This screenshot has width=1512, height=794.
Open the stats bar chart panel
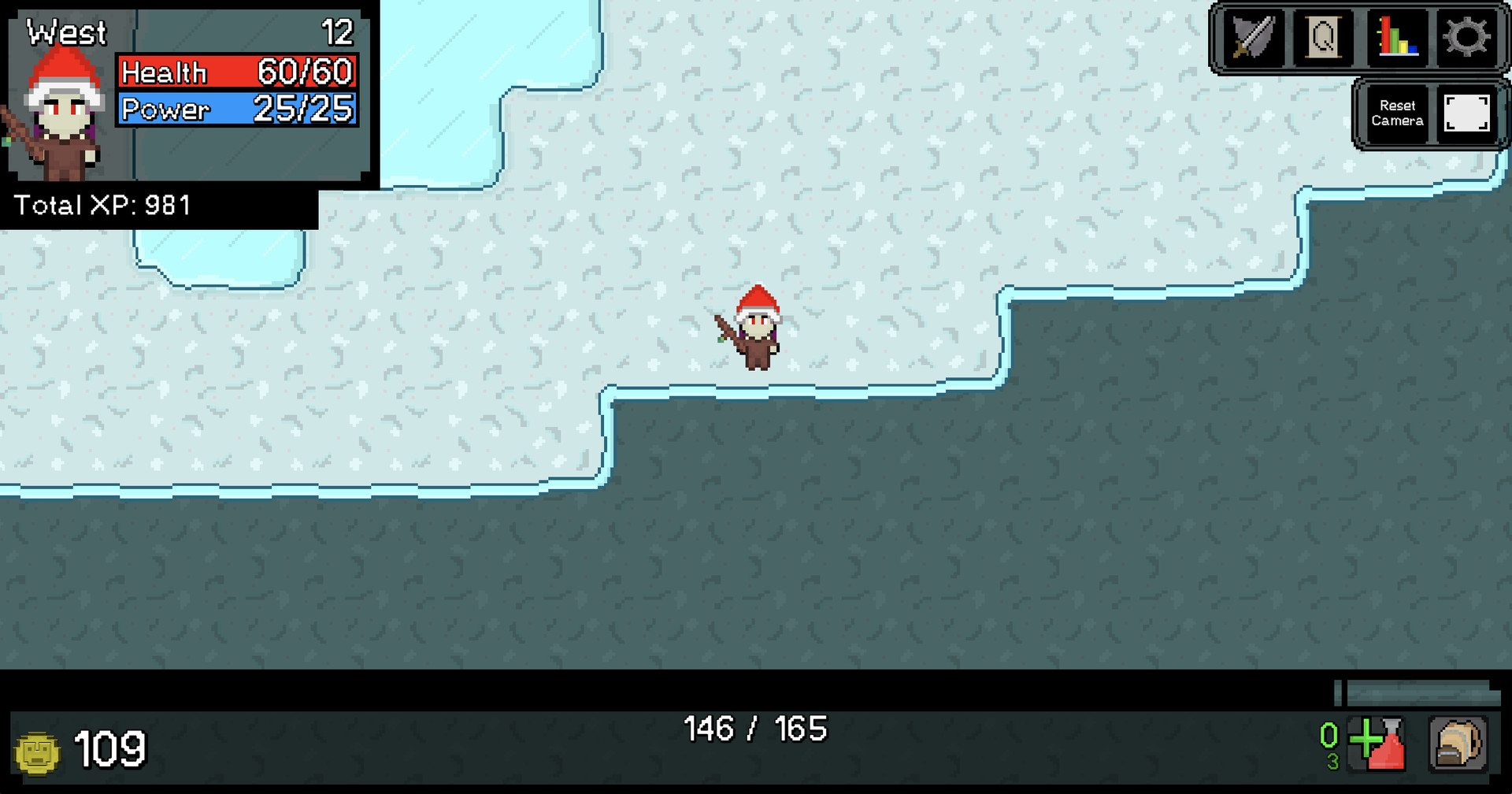click(1396, 37)
